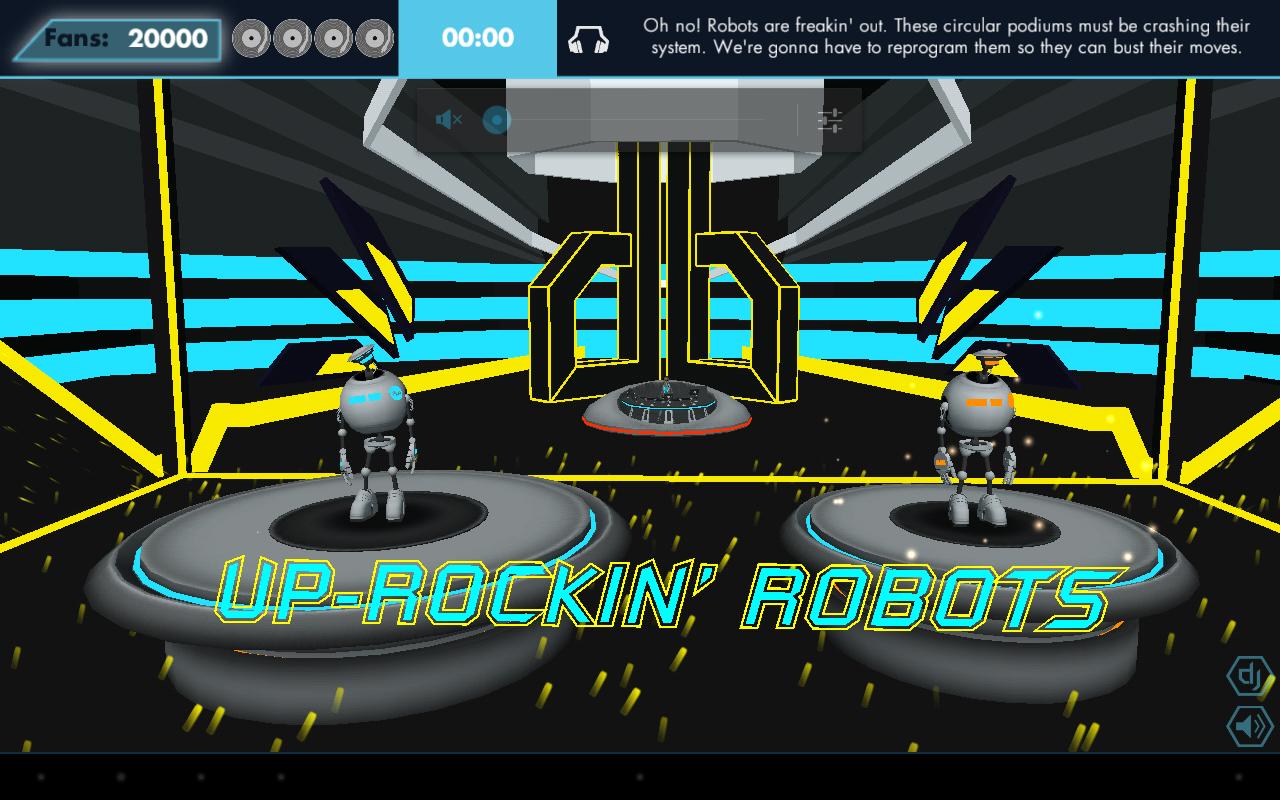Toggle the game sound speaker hexagon
The image size is (1280, 800).
tap(1248, 726)
